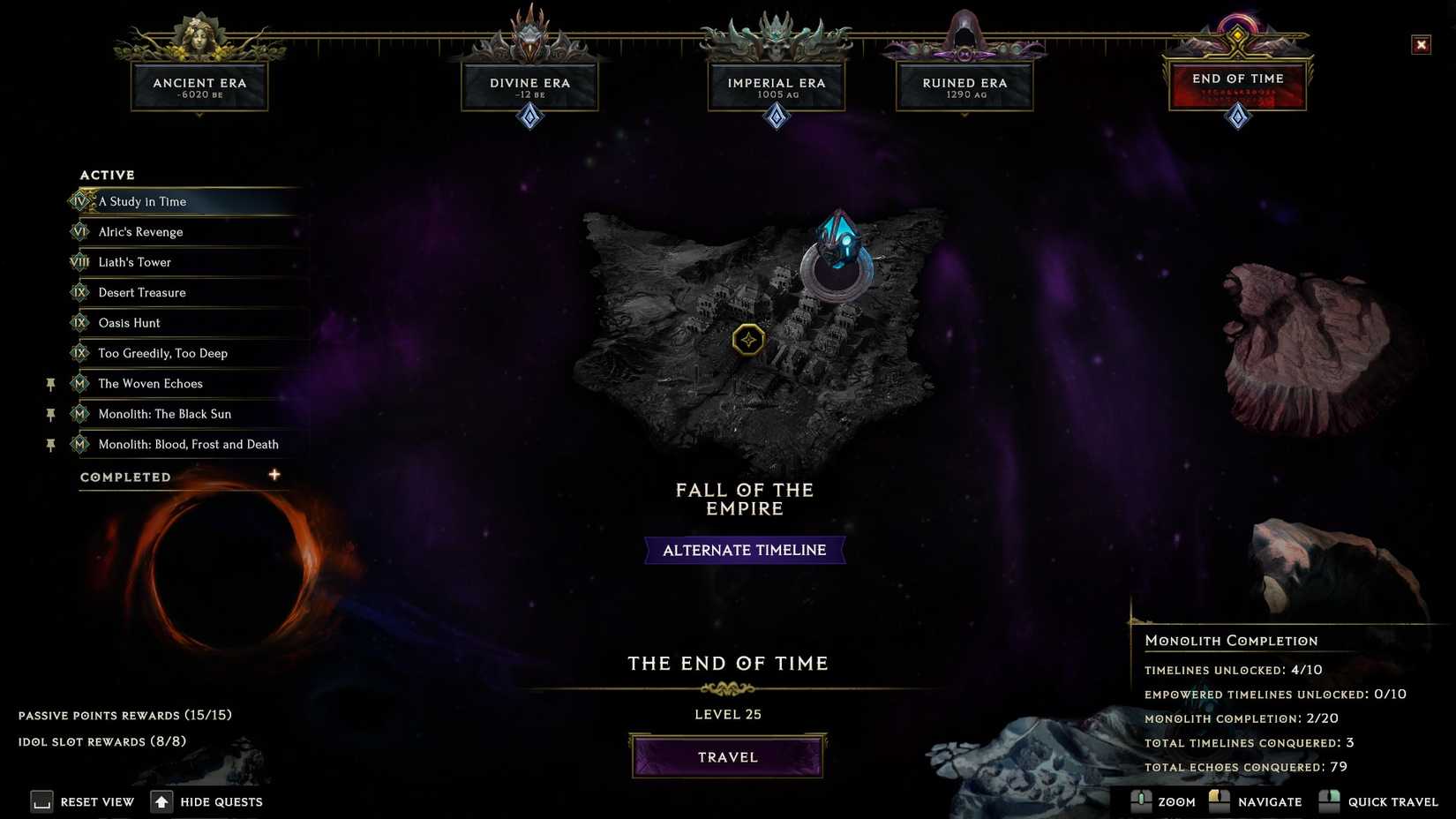This screenshot has height=819, width=1456.
Task: Click the Quick Travel gamepad icon
Action: coord(1329,801)
